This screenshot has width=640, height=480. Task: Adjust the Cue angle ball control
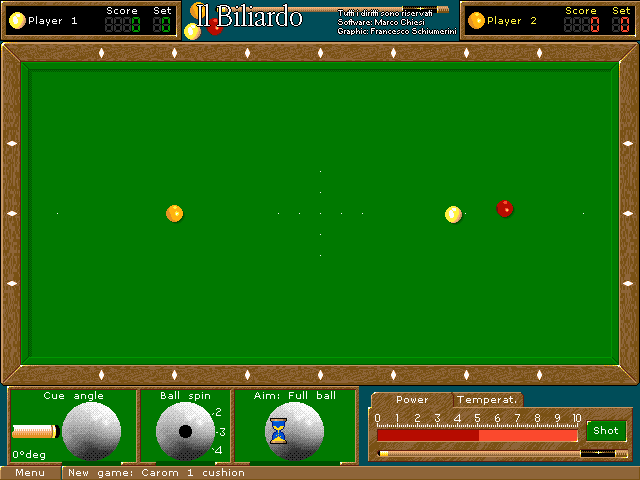coord(91,431)
